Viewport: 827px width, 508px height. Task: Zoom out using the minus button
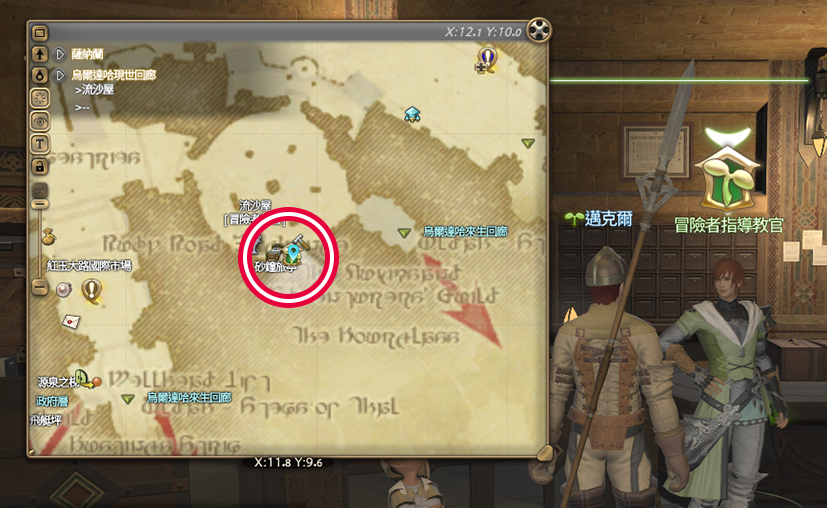pyautogui.click(x=41, y=287)
